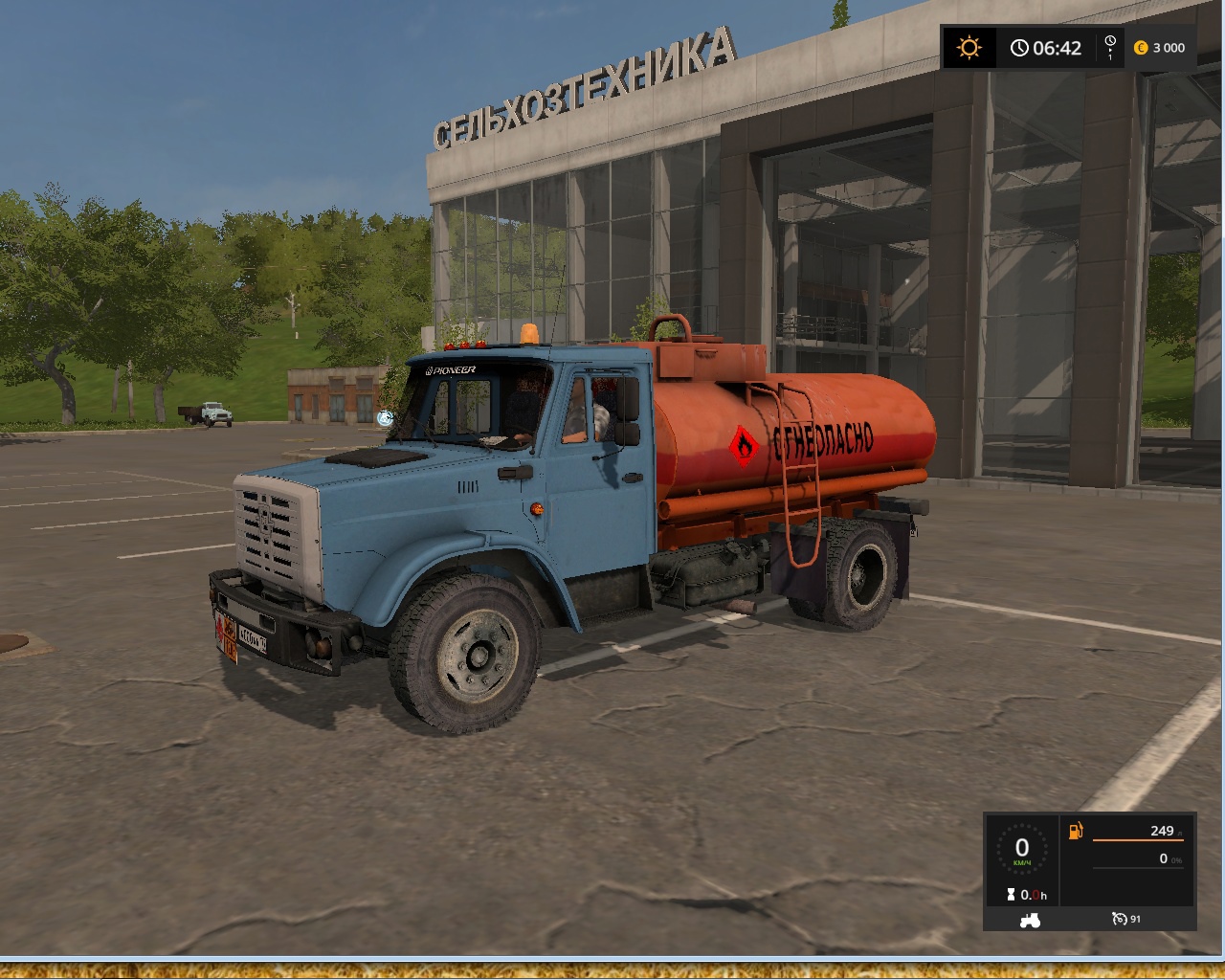Click the yellow euro coin icon
Screen dimensions: 1225x980
[1141, 48]
